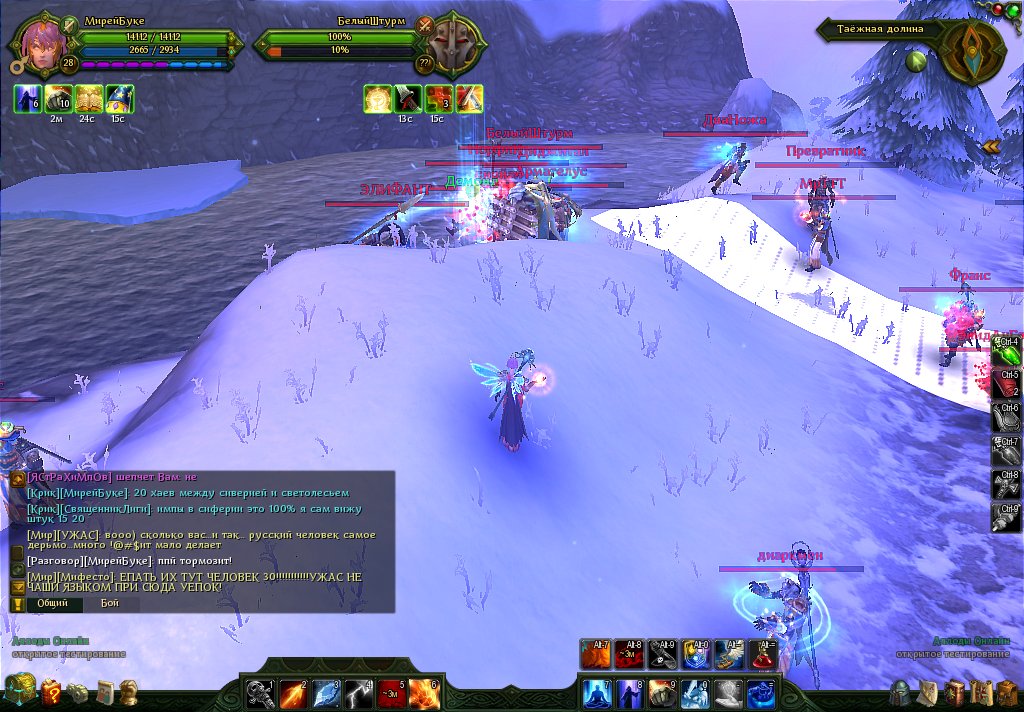Open the treasure chest menu icon
The image size is (1024, 712).
pyautogui.click(x=20, y=690)
